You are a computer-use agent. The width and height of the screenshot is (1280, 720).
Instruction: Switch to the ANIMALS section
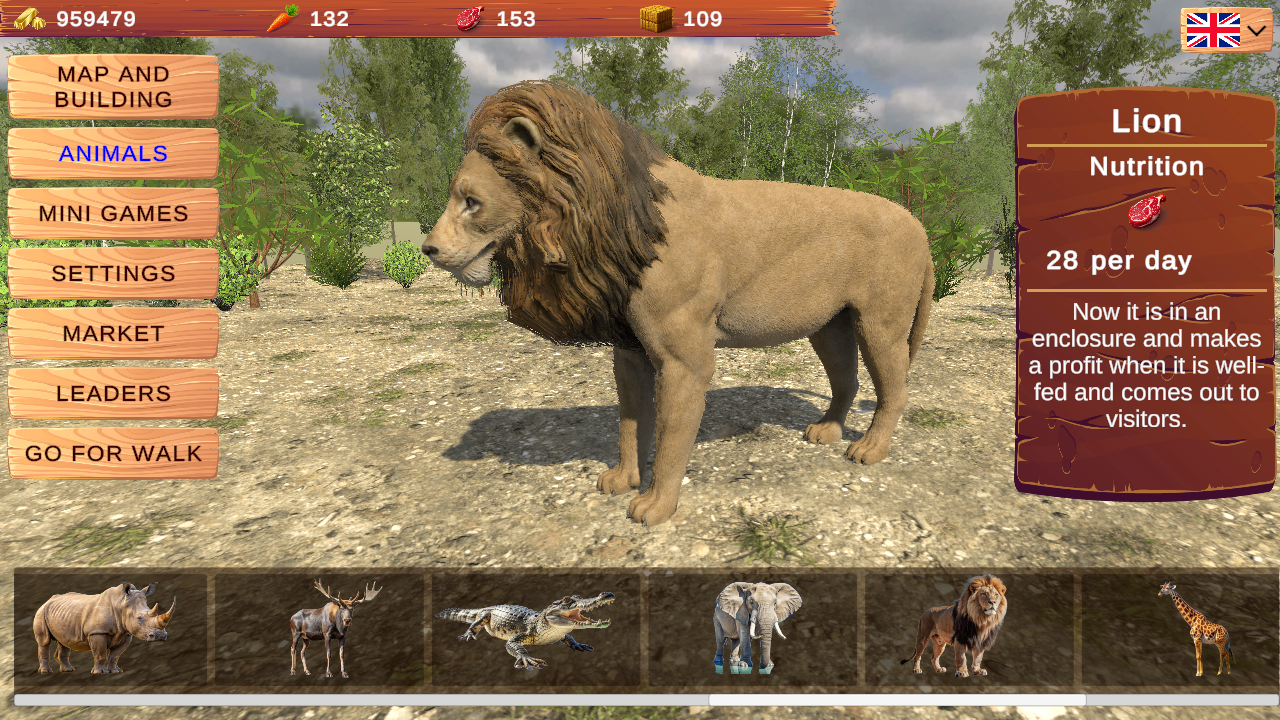[x=112, y=153]
